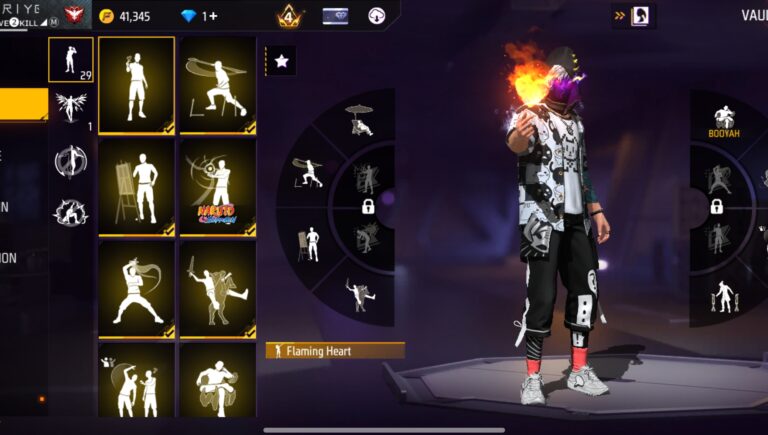Click the BOOYAH emote wheel slot

[x=723, y=122]
